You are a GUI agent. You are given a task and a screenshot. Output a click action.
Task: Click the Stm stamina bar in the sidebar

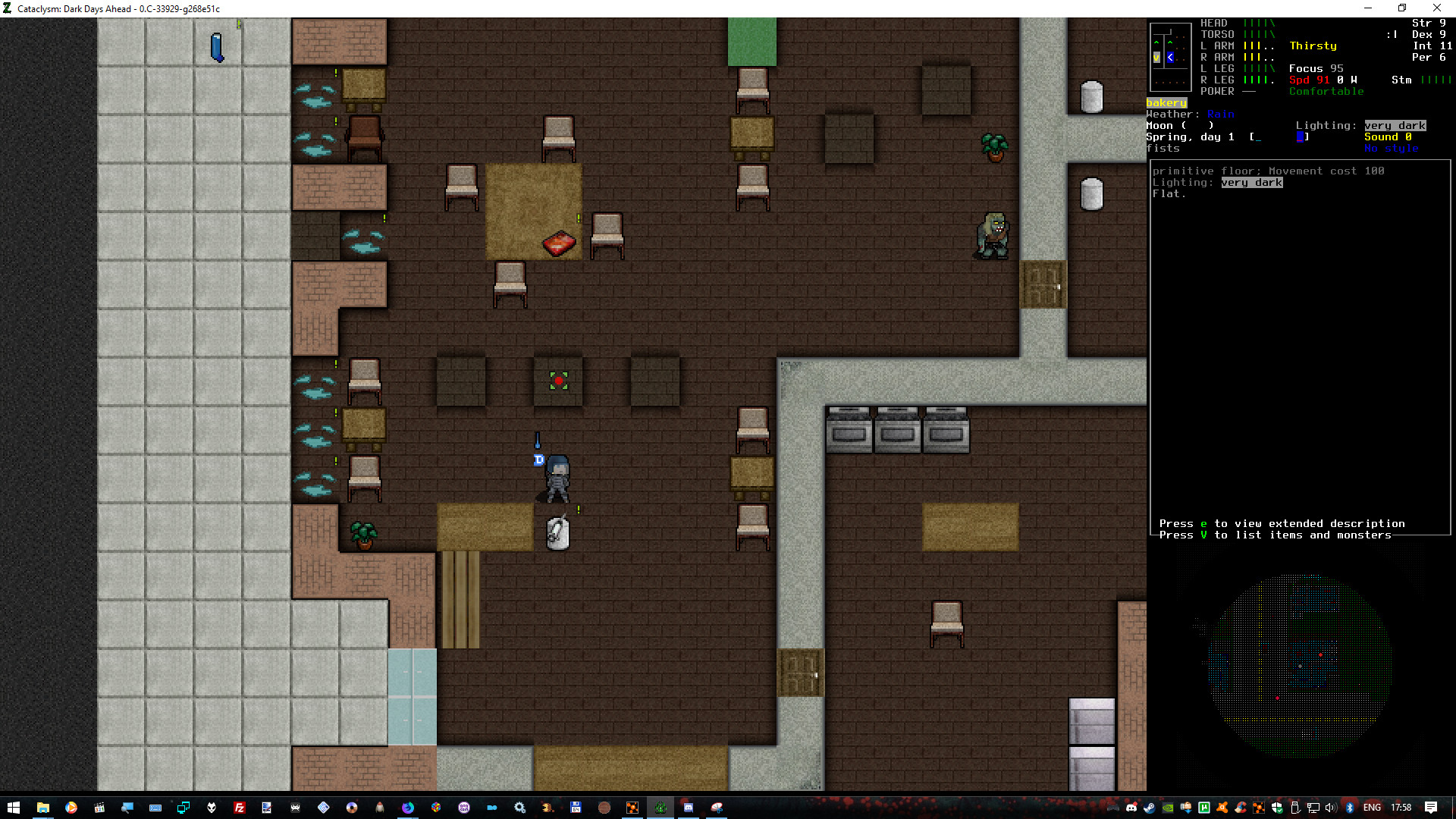tap(1436, 79)
